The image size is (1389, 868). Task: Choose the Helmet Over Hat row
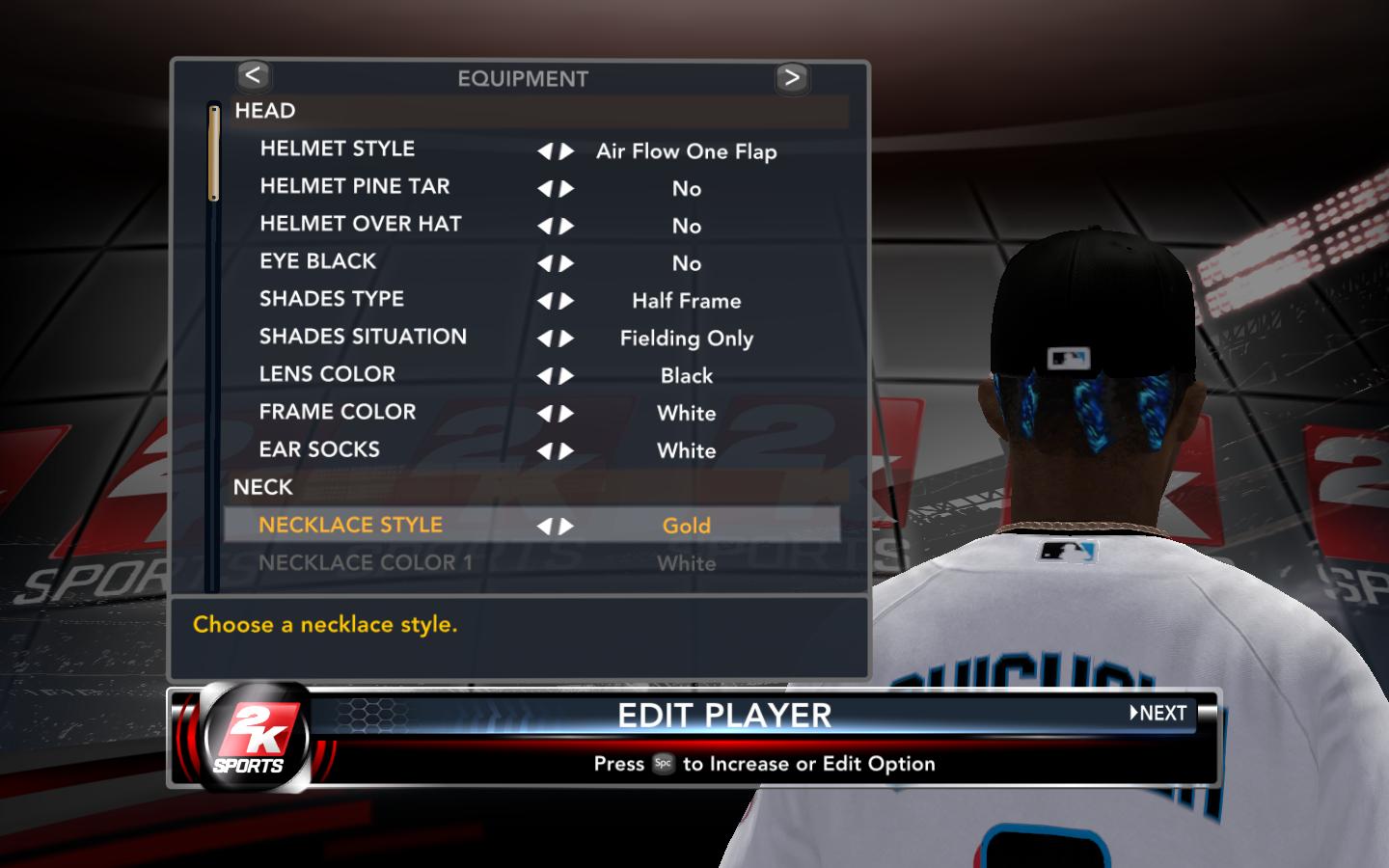pos(360,225)
